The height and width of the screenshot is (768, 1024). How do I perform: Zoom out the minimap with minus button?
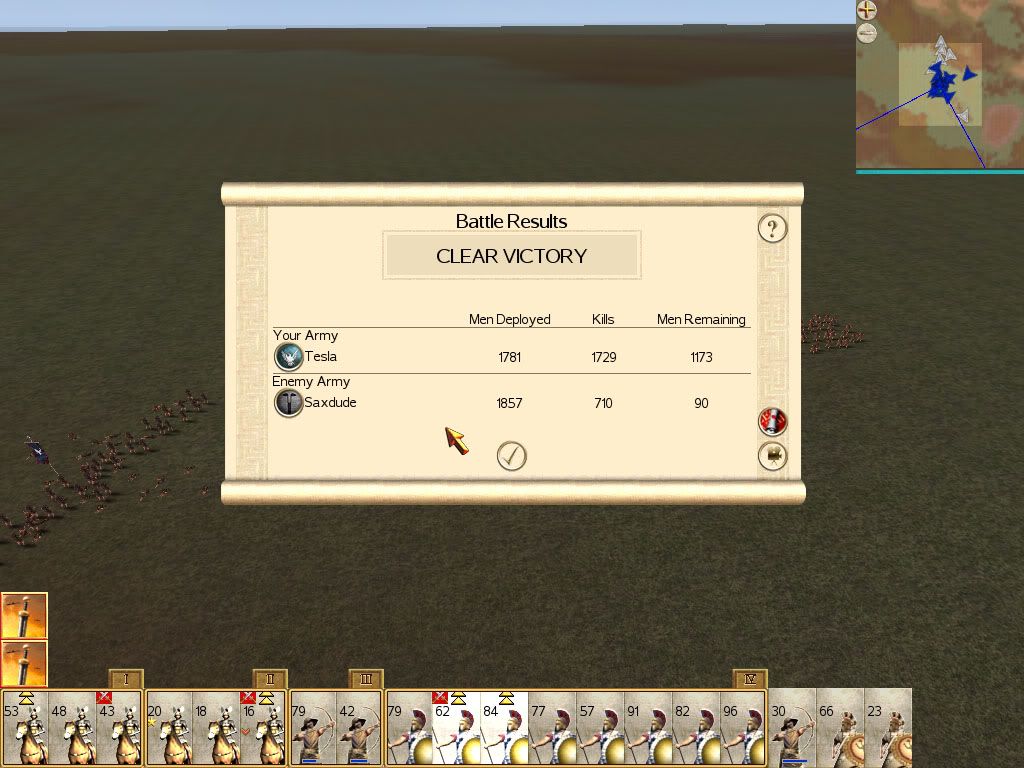click(867, 33)
